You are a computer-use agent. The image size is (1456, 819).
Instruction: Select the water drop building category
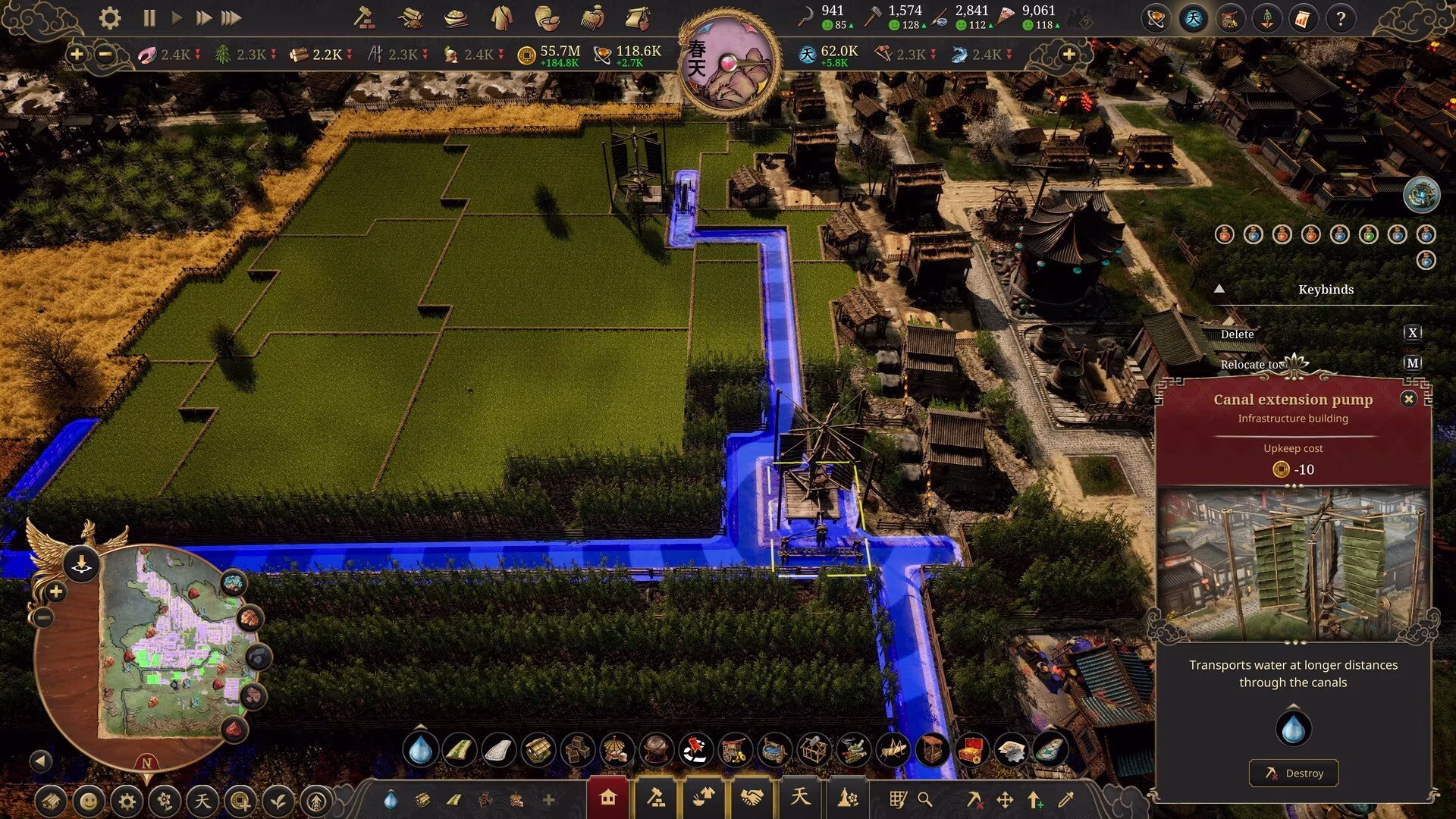[420, 751]
